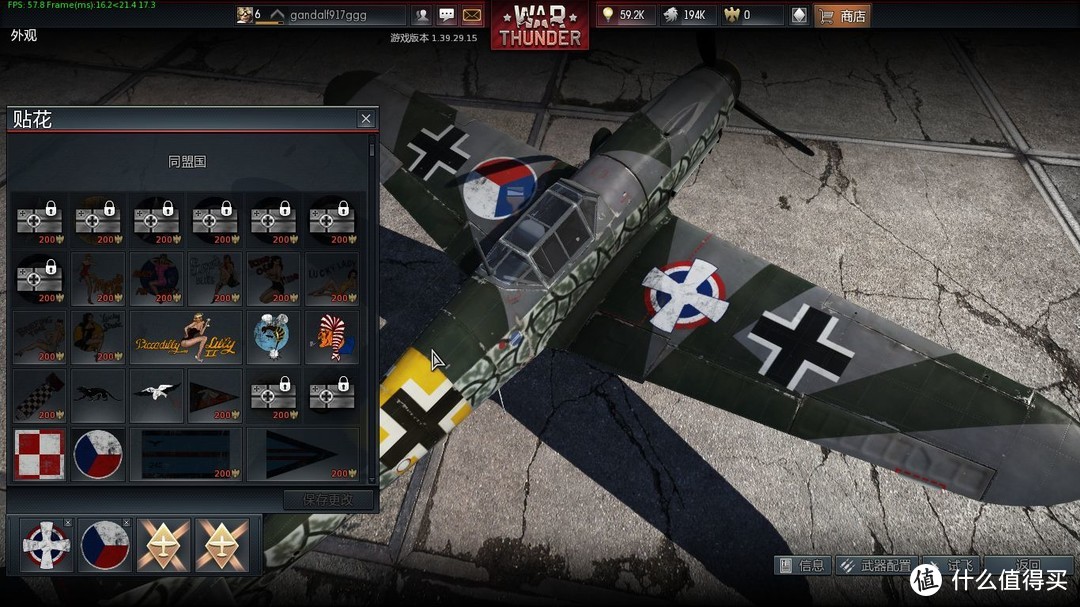Open the 商店 shop
Viewport: 1080px width, 607px height.
click(x=842, y=15)
